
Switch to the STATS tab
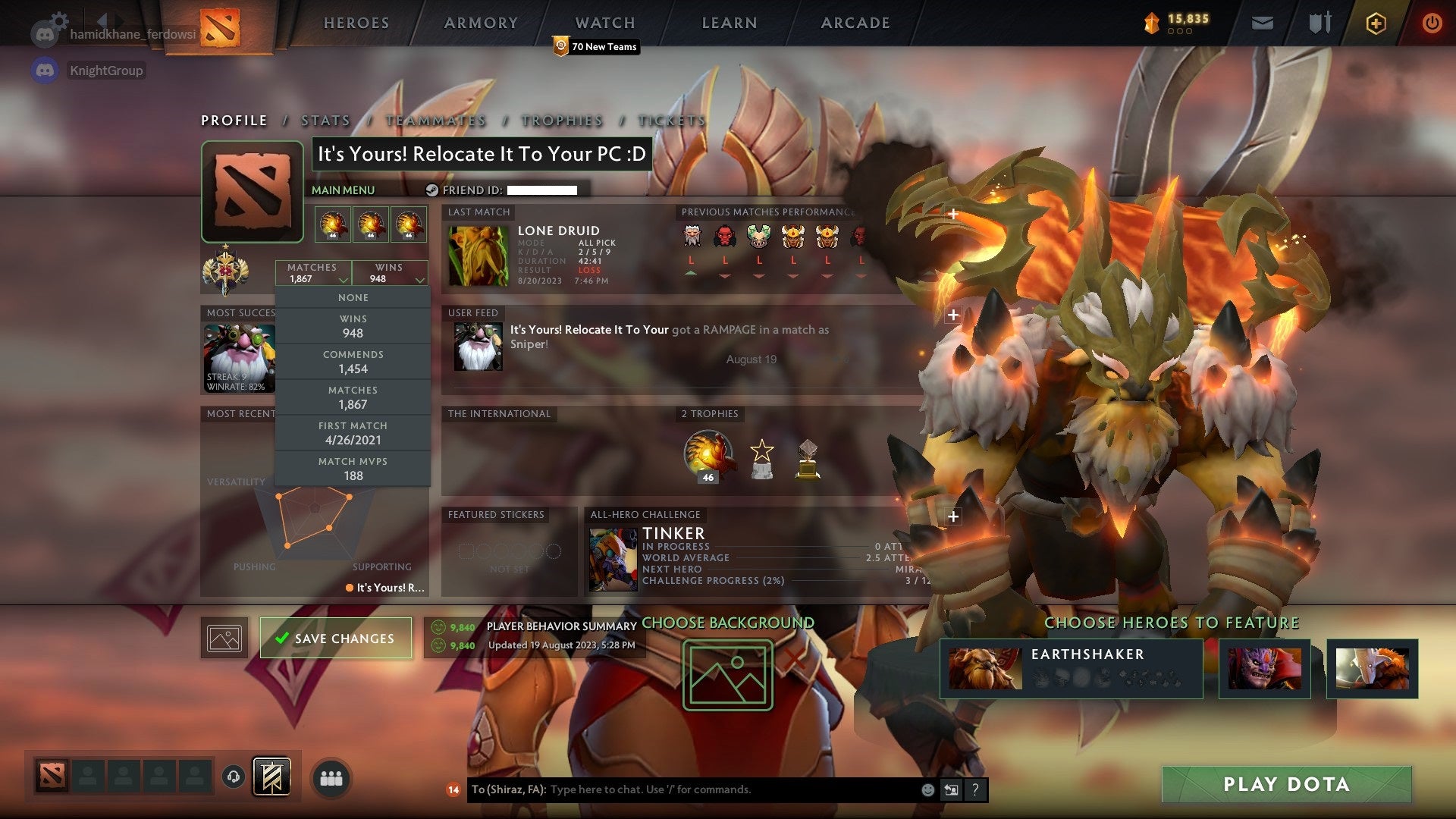[x=324, y=121]
